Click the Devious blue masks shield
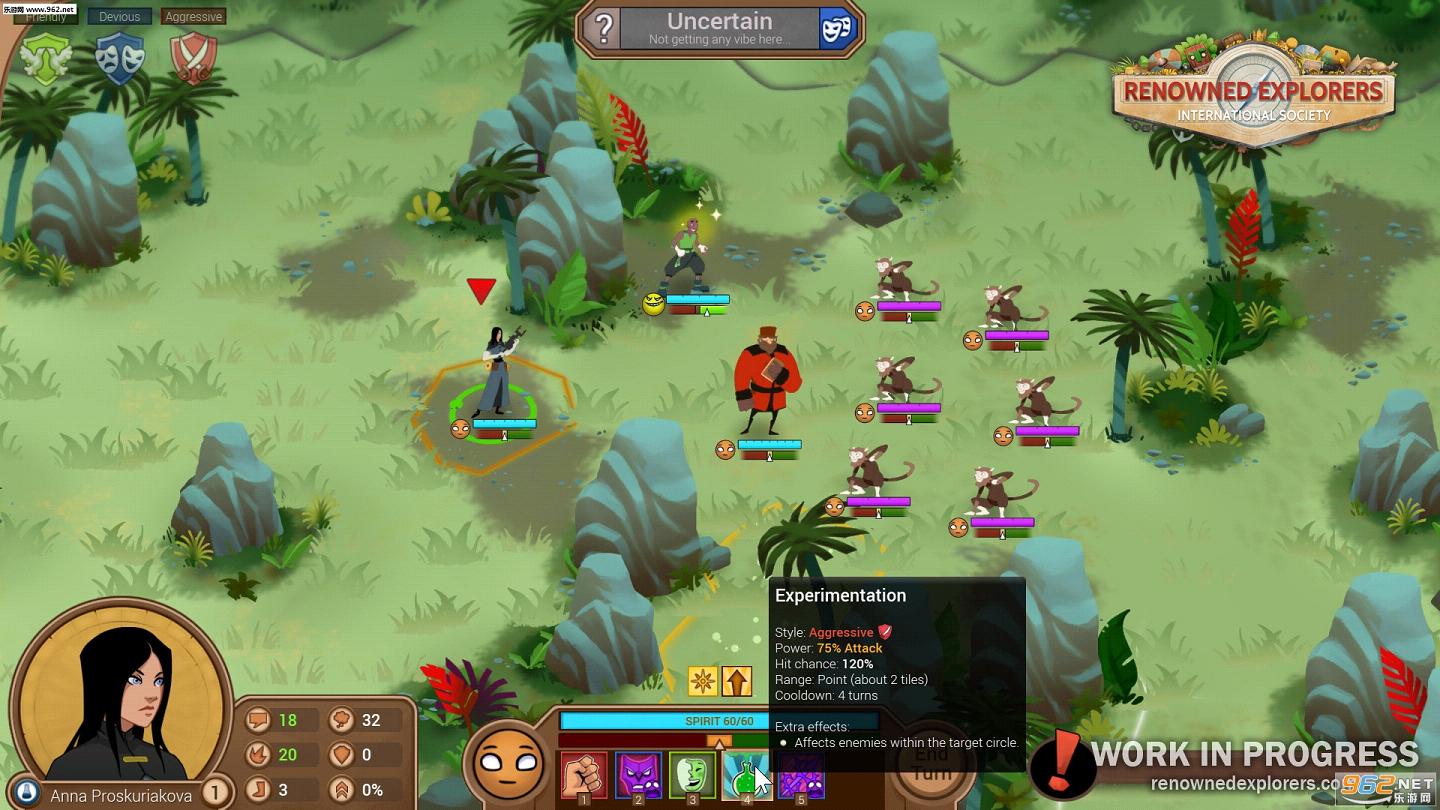The width and height of the screenshot is (1440, 810). tap(120, 57)
